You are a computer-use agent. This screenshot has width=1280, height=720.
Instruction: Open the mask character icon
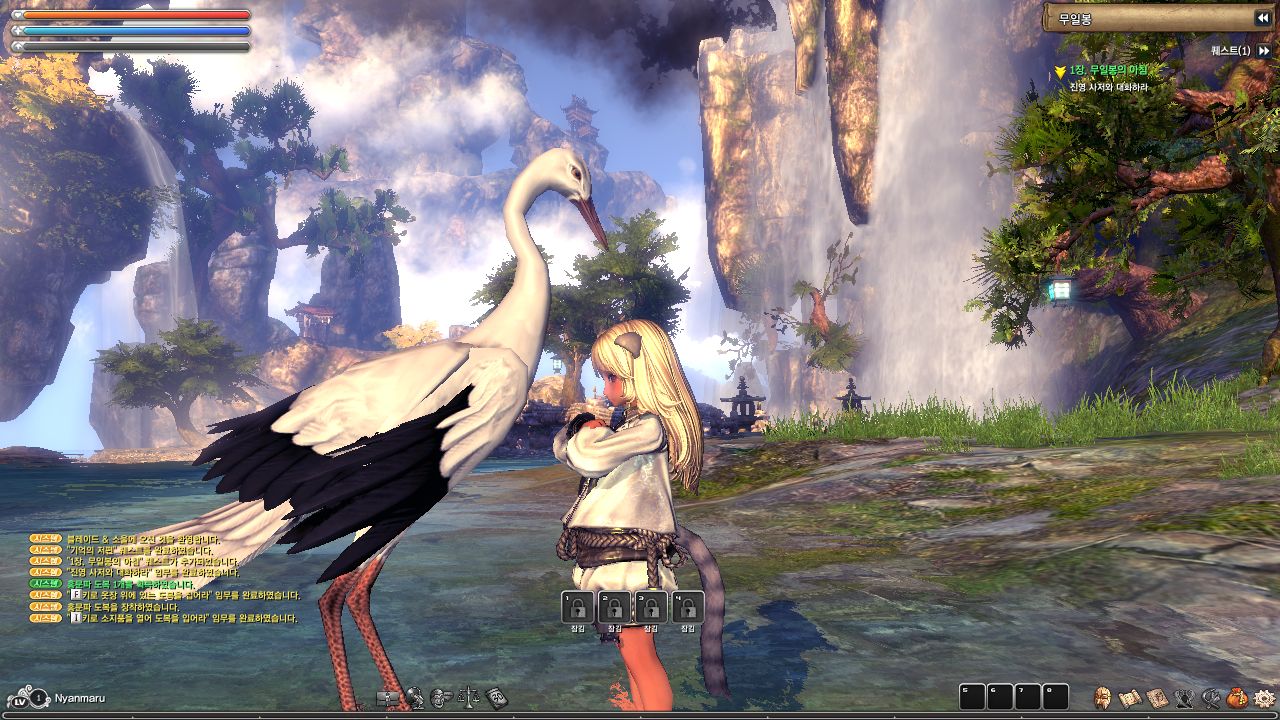(x=1103, y=697)
